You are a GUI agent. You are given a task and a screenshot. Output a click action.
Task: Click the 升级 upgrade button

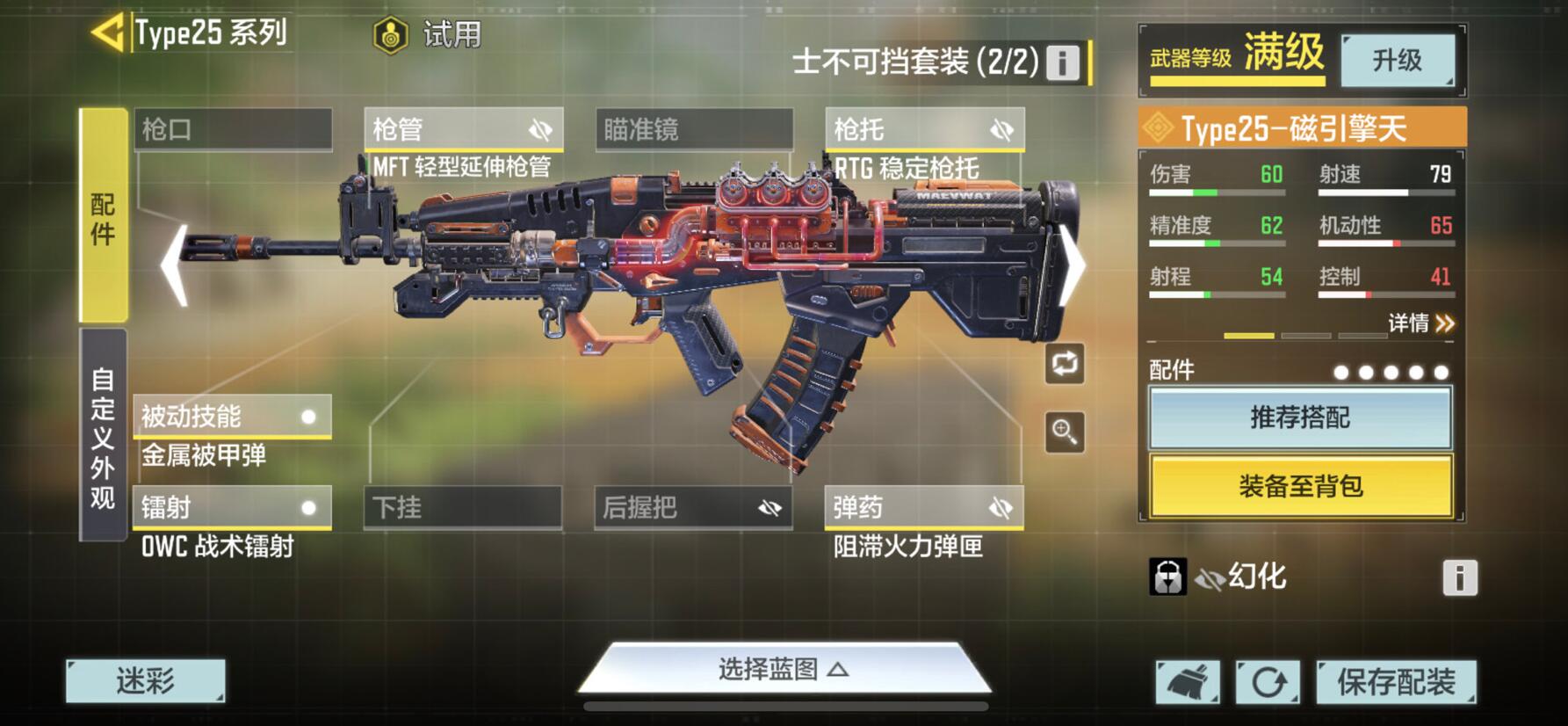coord(1398,61)
